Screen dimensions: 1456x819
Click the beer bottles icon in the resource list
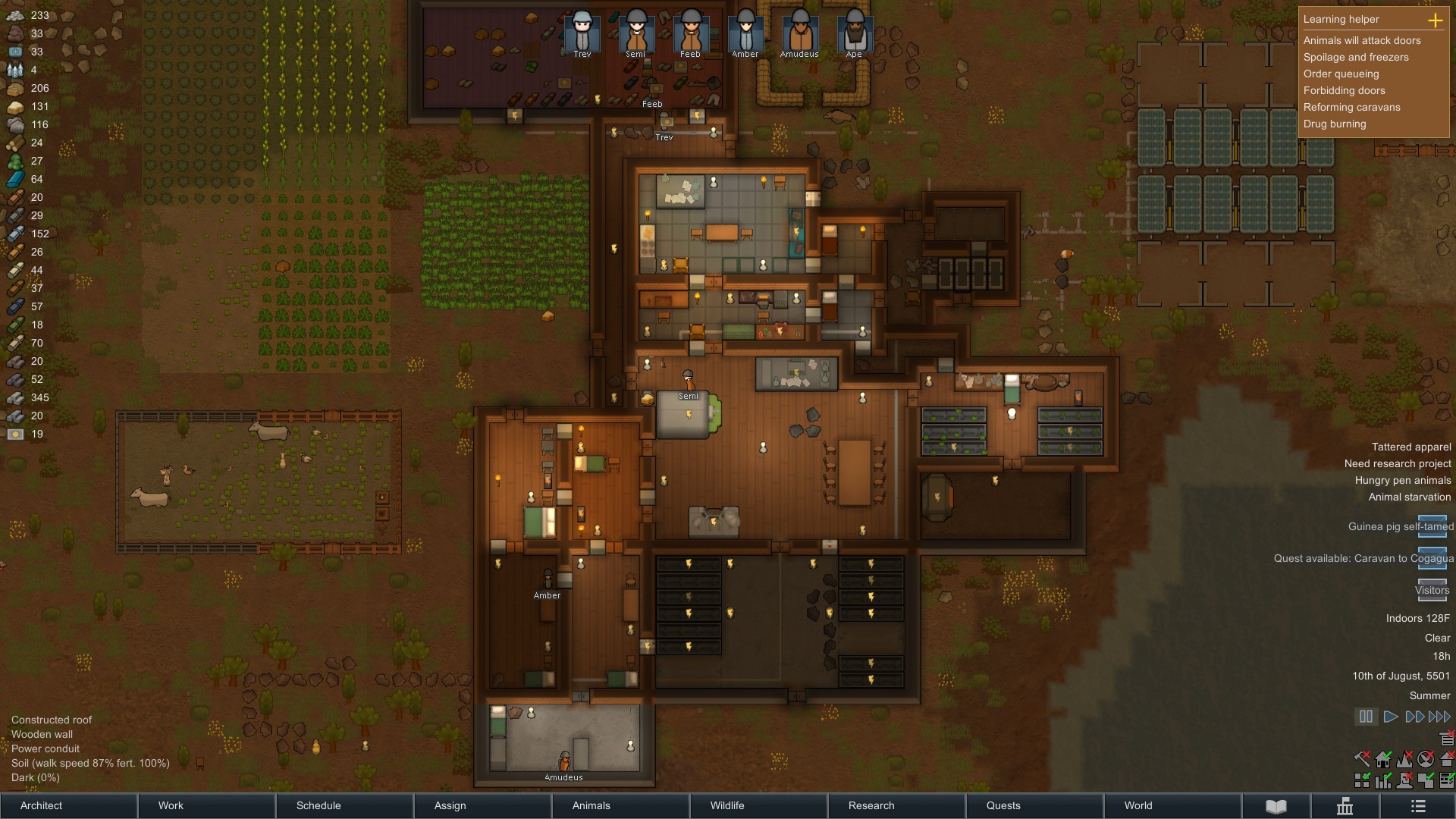click(15, 70)
